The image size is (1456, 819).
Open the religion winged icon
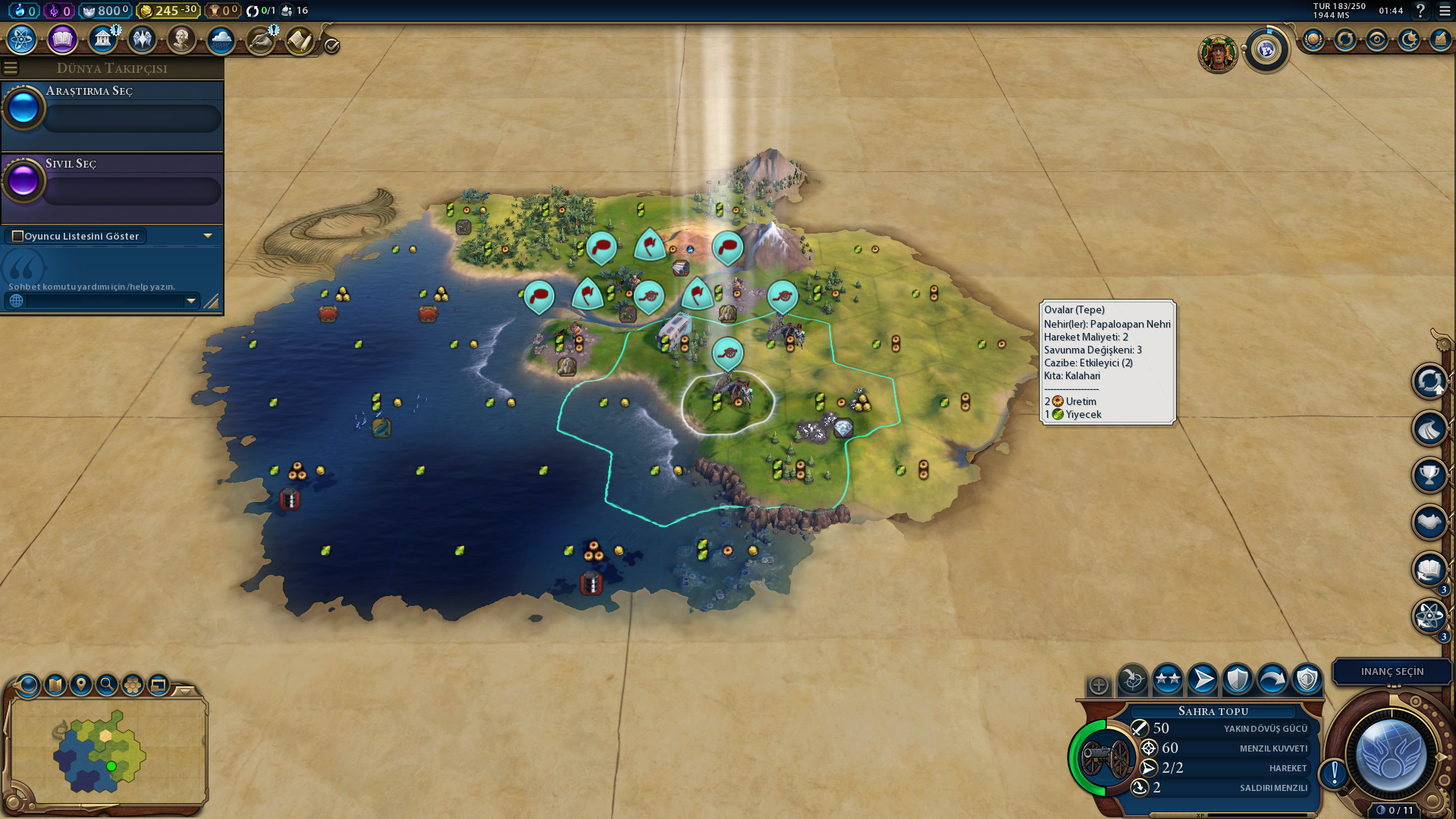pos(142,39)
